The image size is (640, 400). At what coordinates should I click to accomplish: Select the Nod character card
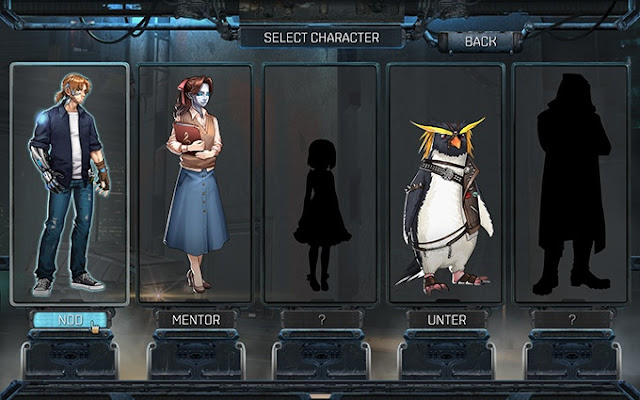click(69, 183)
